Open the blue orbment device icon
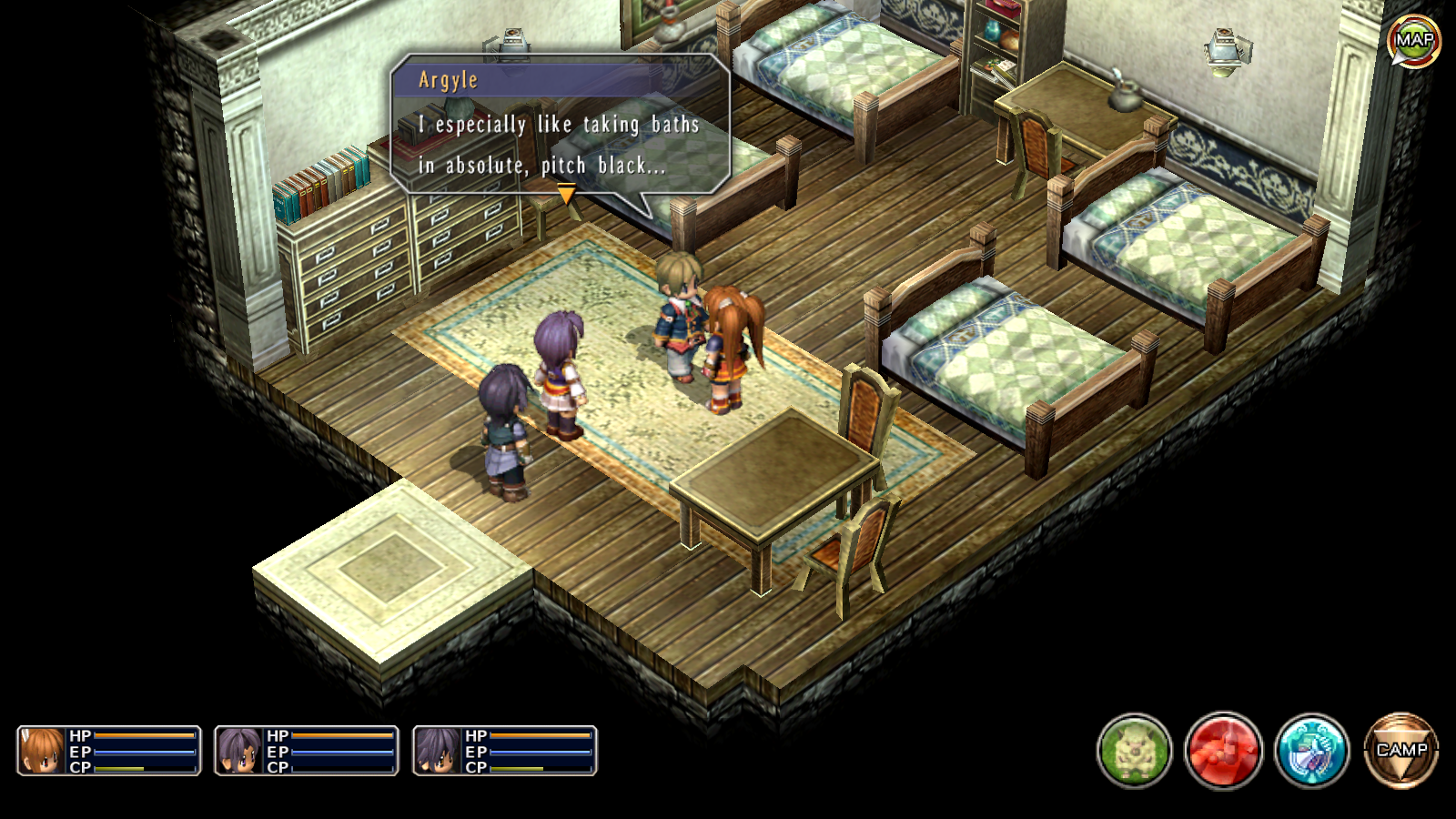This screenshot has width=1456, height=819. 1311,751
